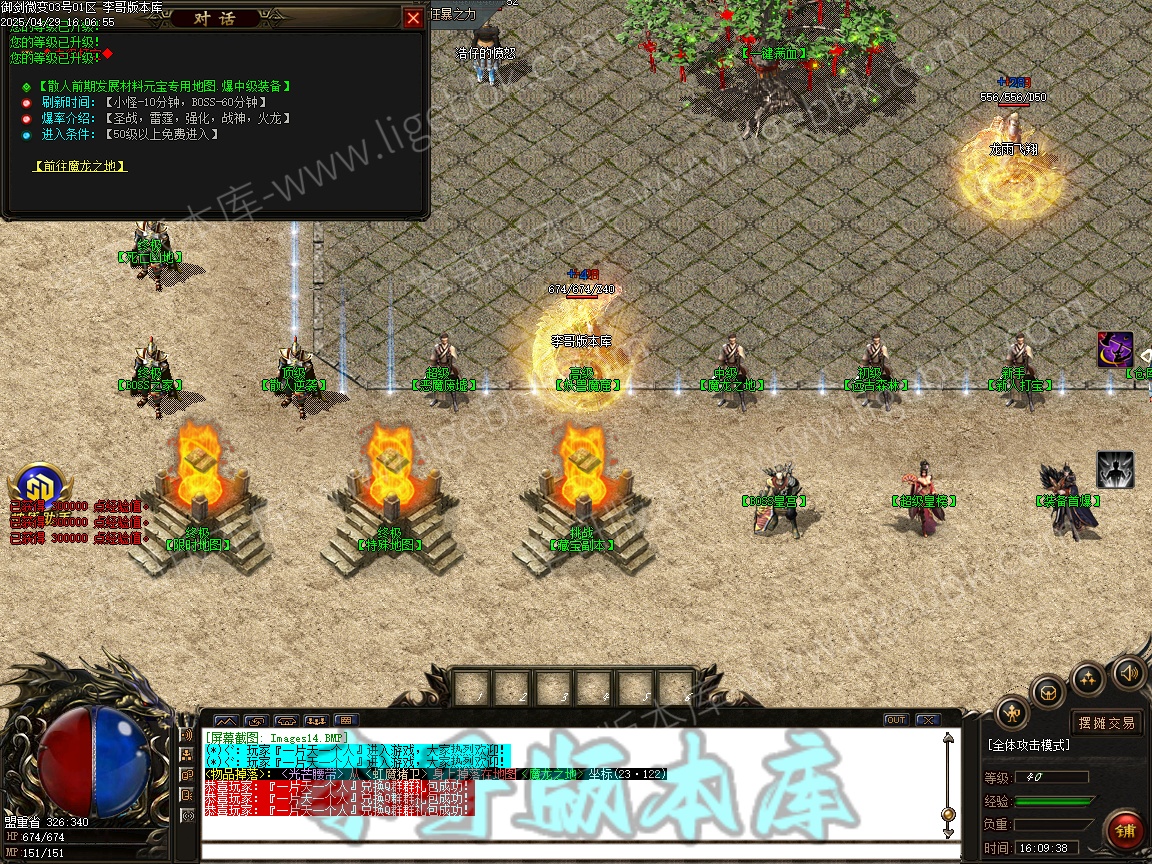This screenshot has height=864, width=1152.
Task: Open the bag chest icon
Action: click(x=1048, y=691)
